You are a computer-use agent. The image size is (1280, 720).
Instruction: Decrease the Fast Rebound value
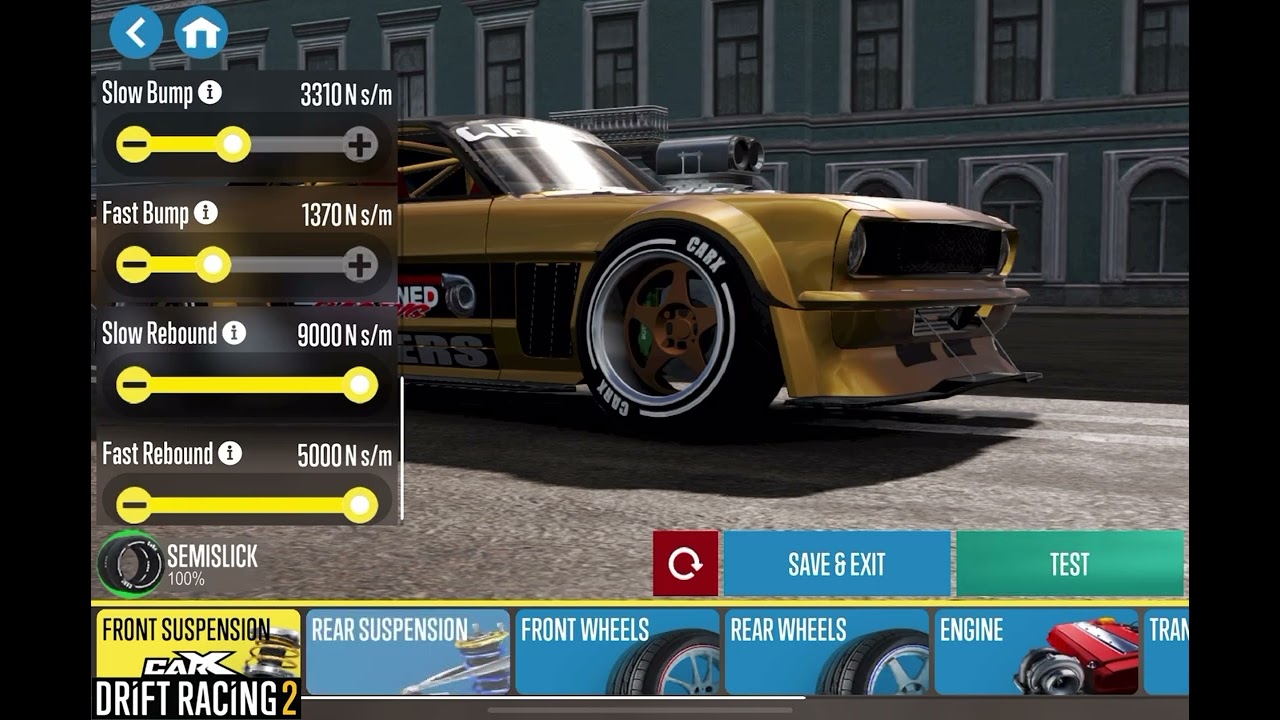pos(134,505)
